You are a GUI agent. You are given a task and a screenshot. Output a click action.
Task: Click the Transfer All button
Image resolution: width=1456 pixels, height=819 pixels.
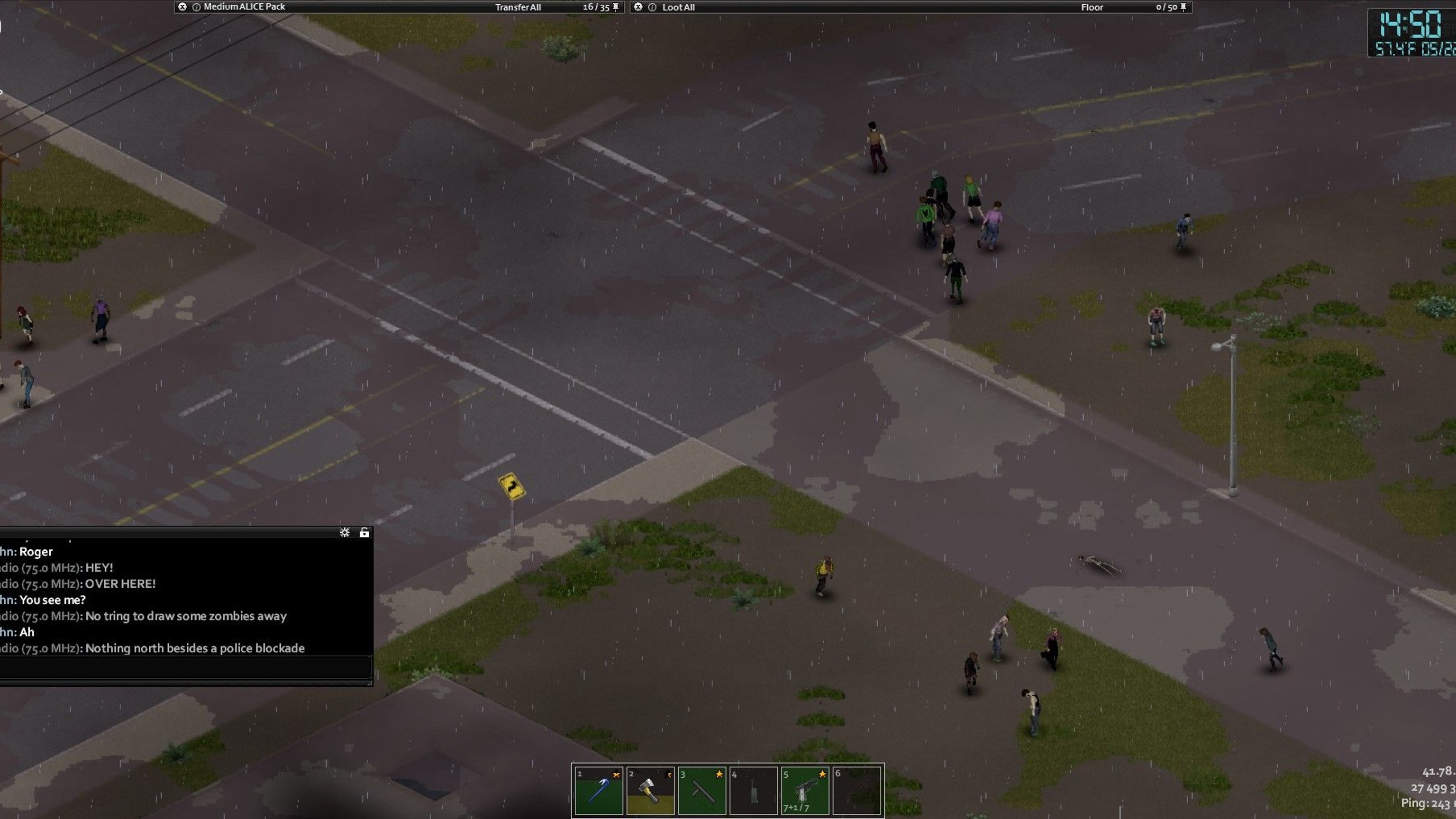point(518,8)
